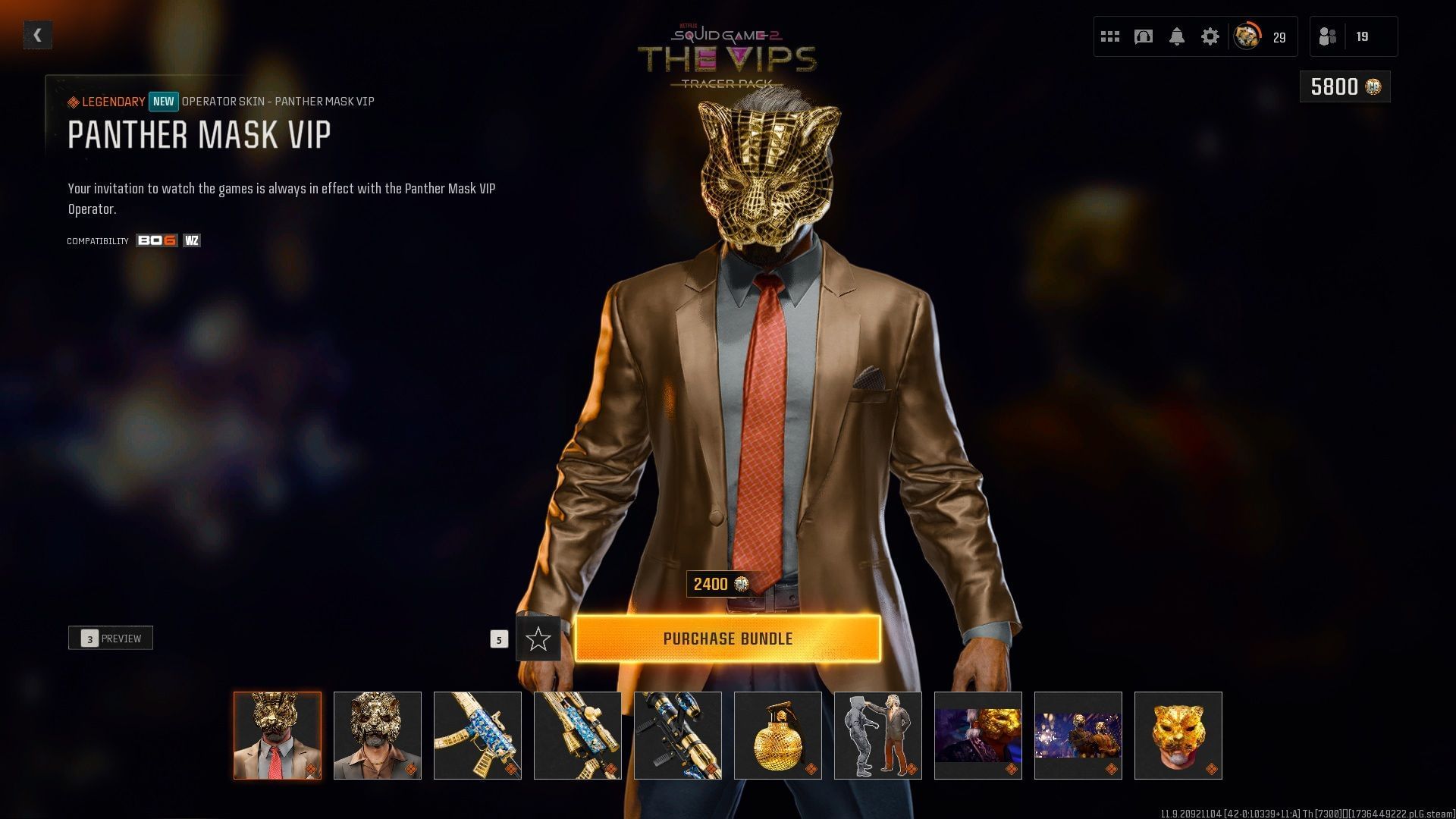
Task: Click the back arrow to exit bundle view
Action: click(37, 34)
